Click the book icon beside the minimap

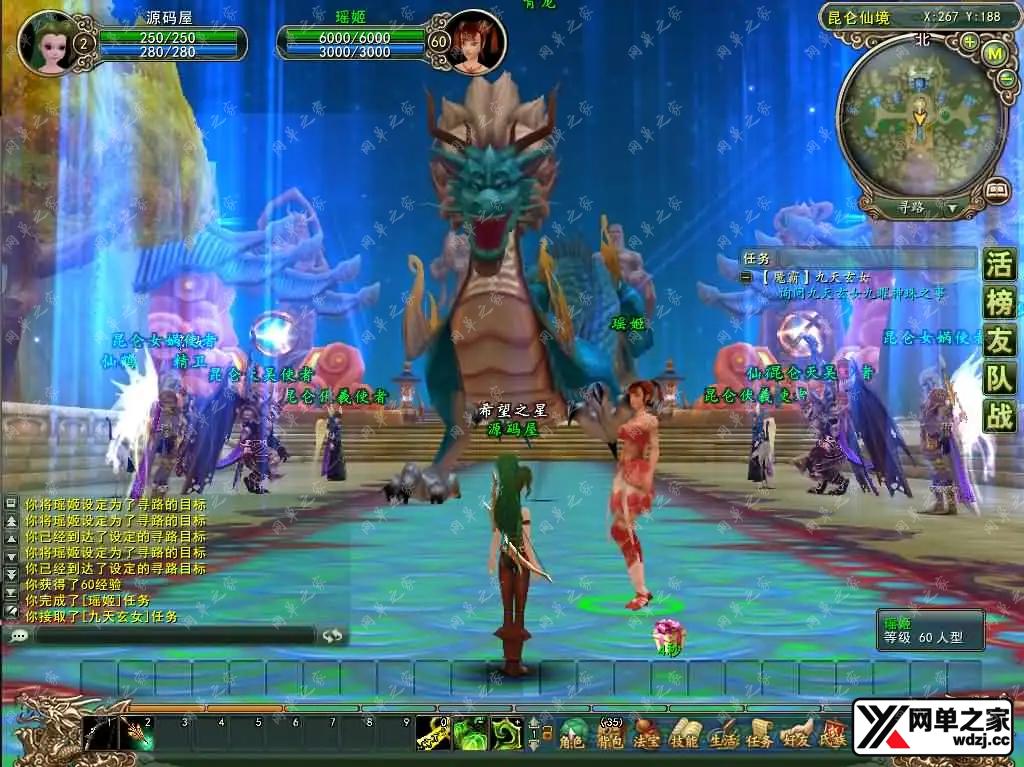(x=996, y=188)
